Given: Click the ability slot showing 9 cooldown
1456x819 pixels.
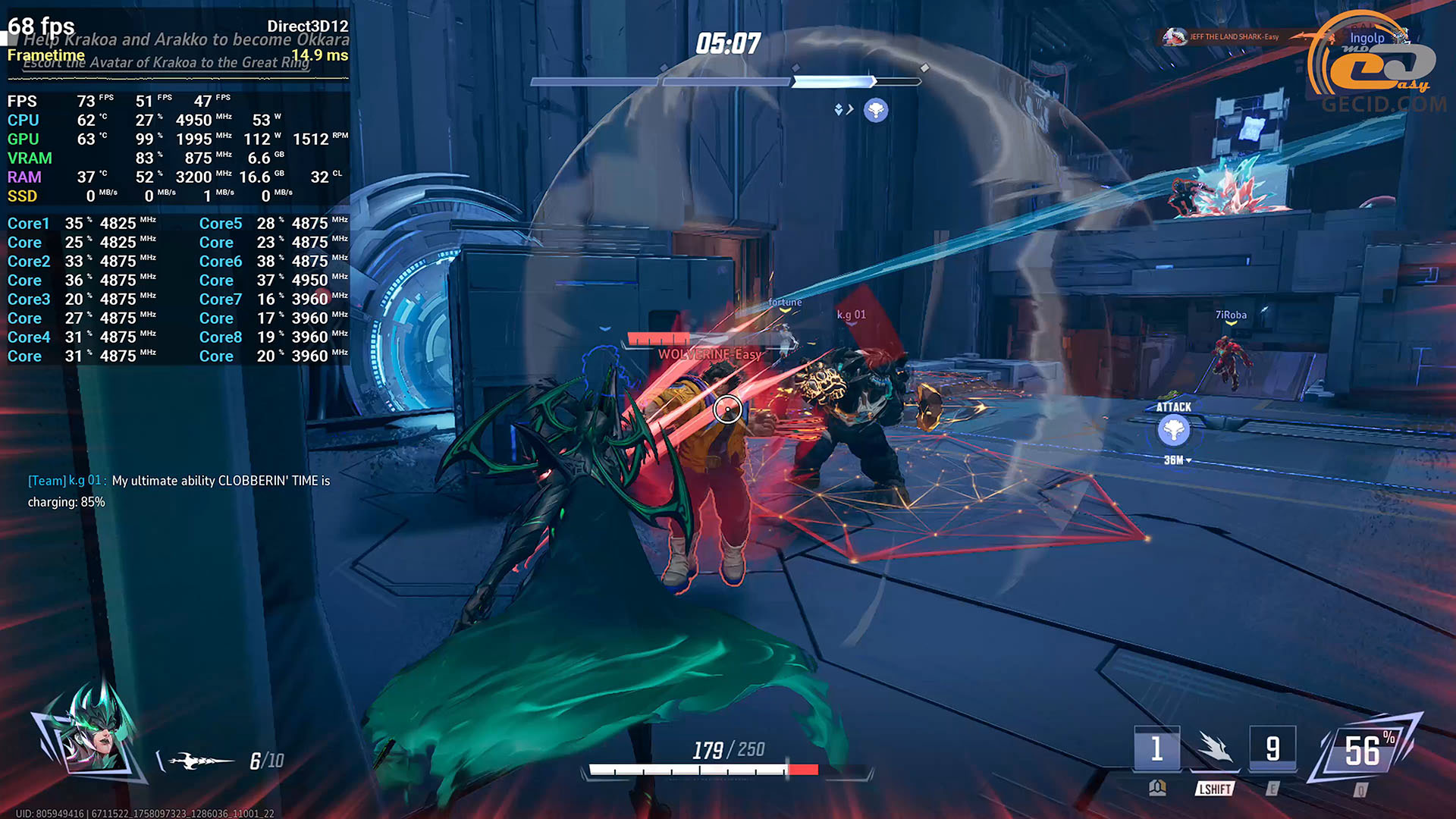Looking at the screenshot, I should coord(1272,748).
